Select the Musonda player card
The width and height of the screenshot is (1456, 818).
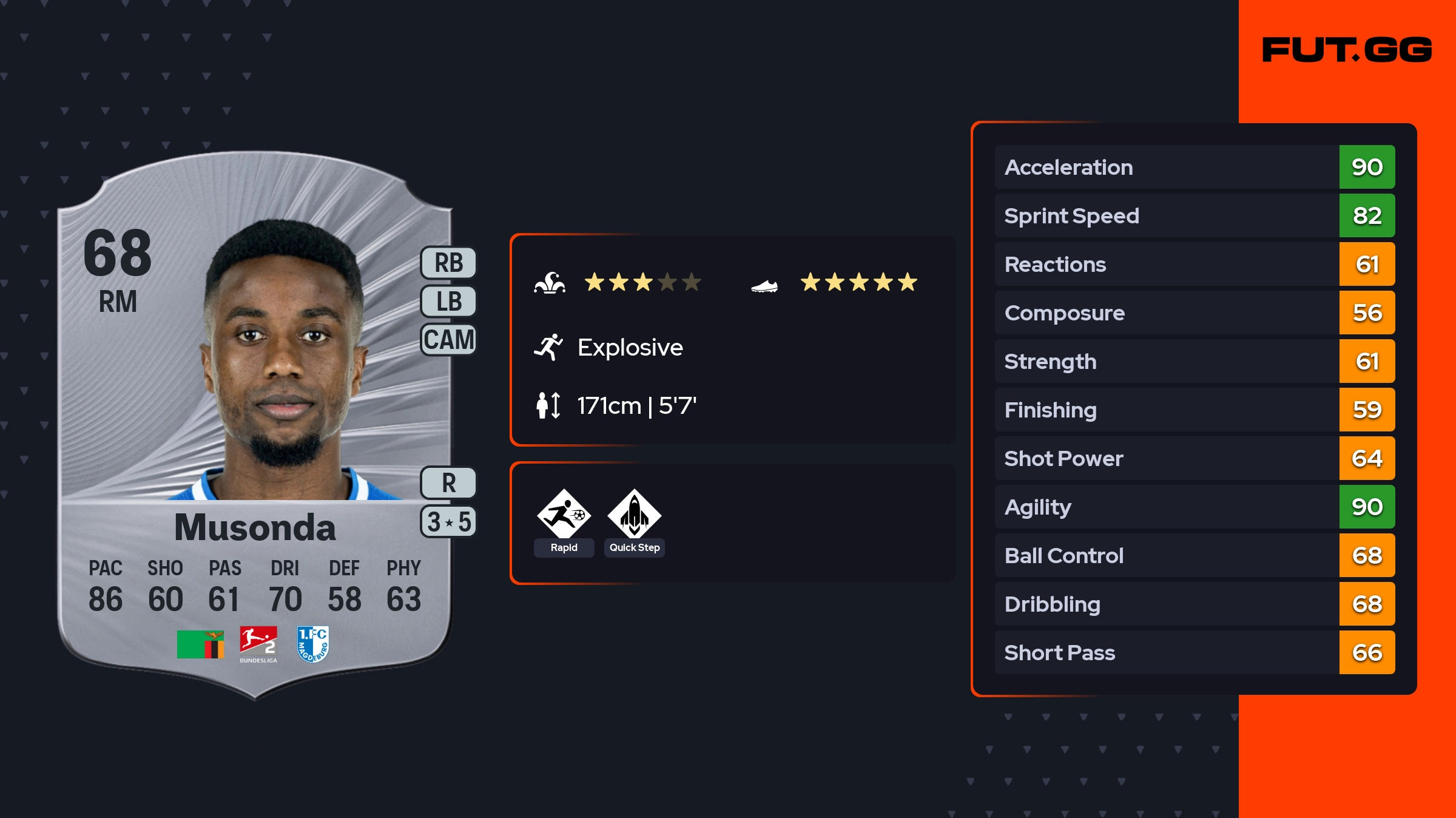[x=255, y=425]
